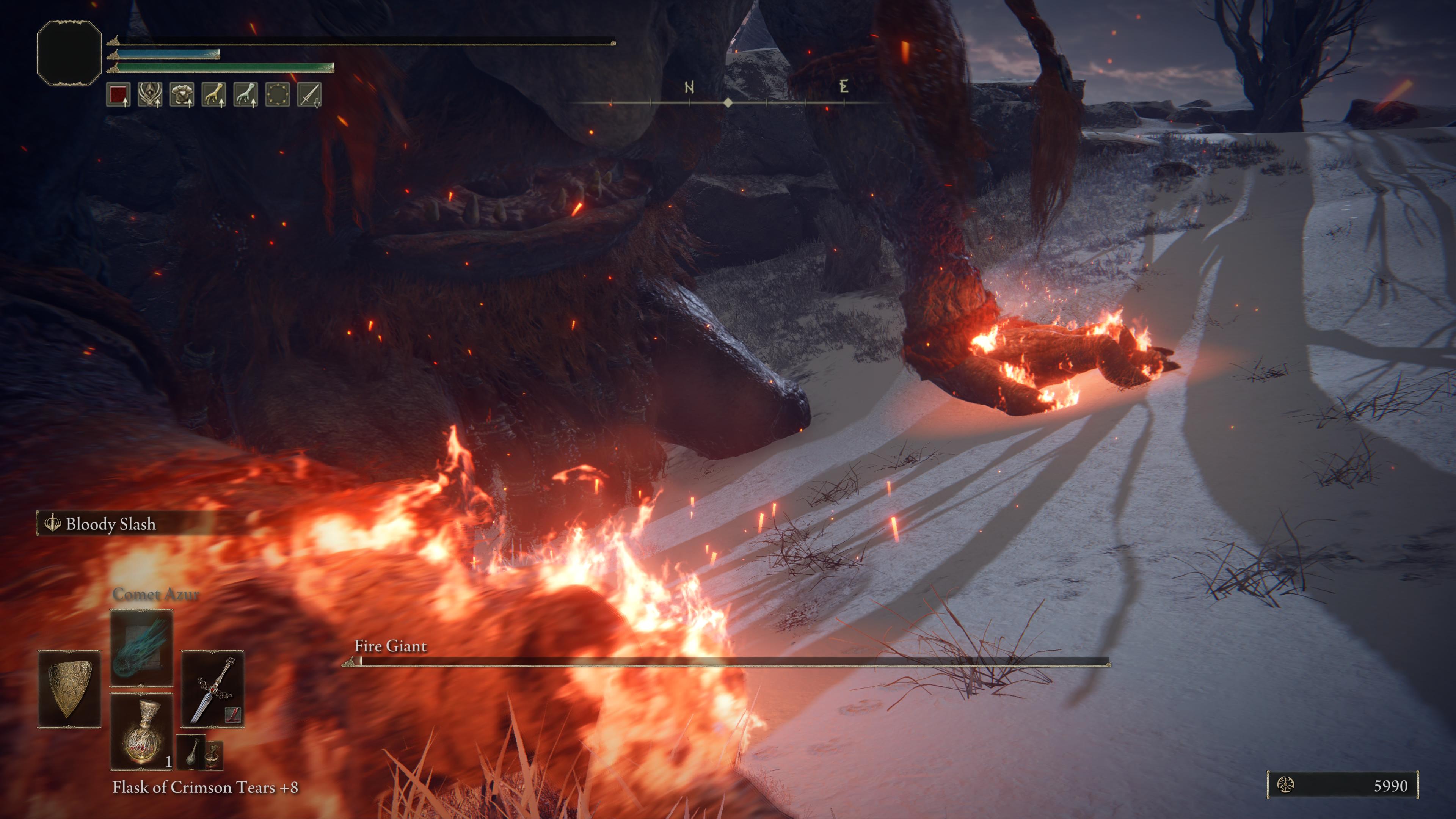Select the pale blue claw buff icon
The width and height of the screenshot is (1456, 819).
coord(245,94)
